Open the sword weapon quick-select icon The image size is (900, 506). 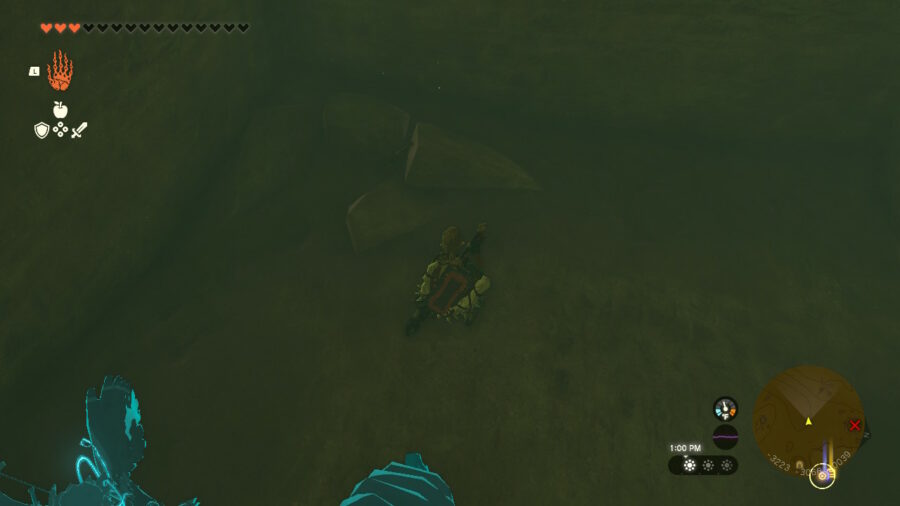79,130
